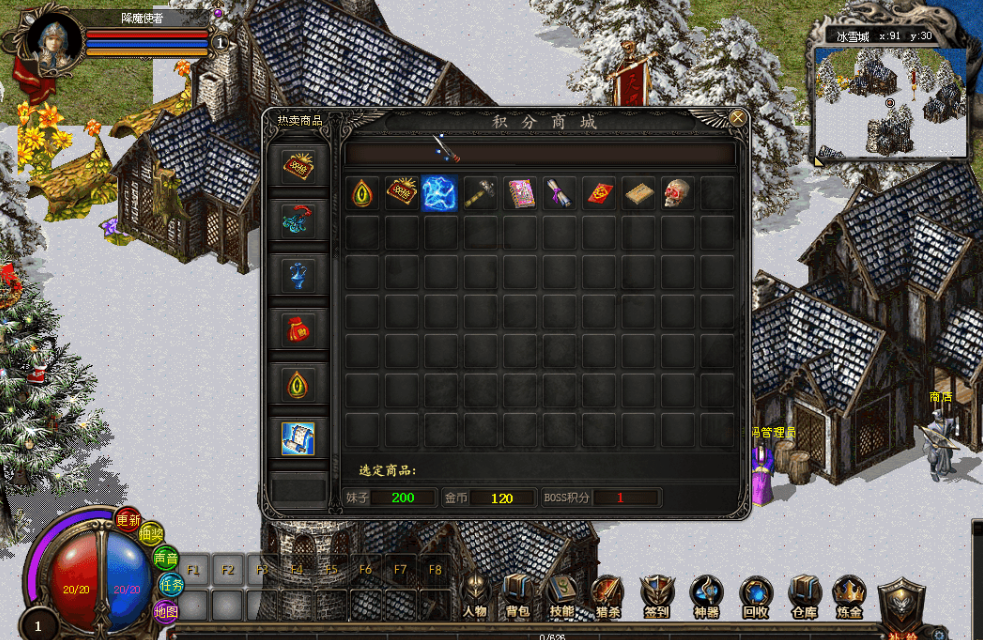This screenshot has width=983, height=640.
Task: Pick the teal dragon hot-sale item
Action: tap(299, 219)
